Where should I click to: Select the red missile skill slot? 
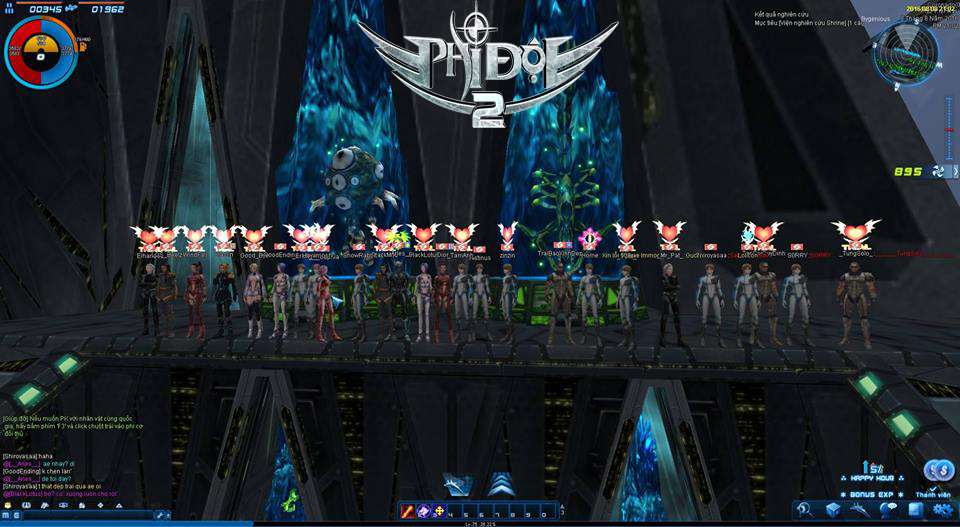(408, 511)
